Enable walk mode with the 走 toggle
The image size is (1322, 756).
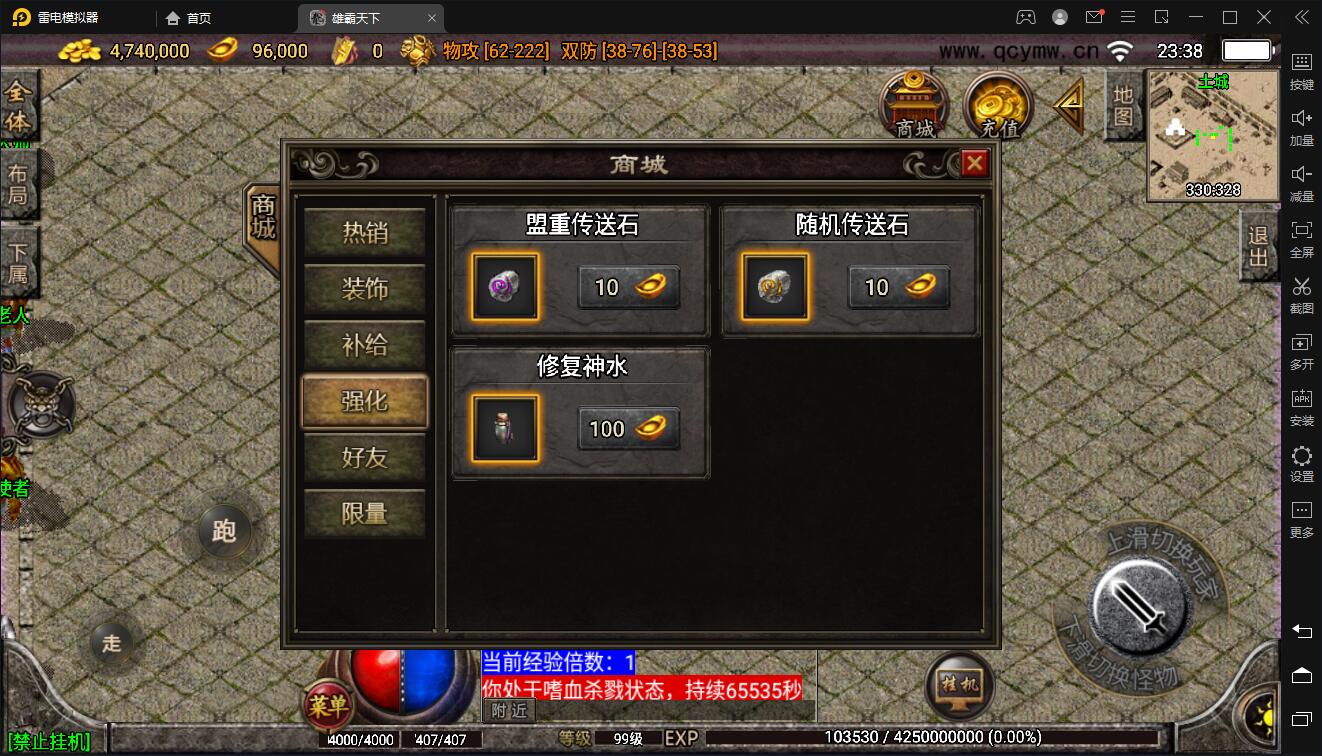pos(111,644)
